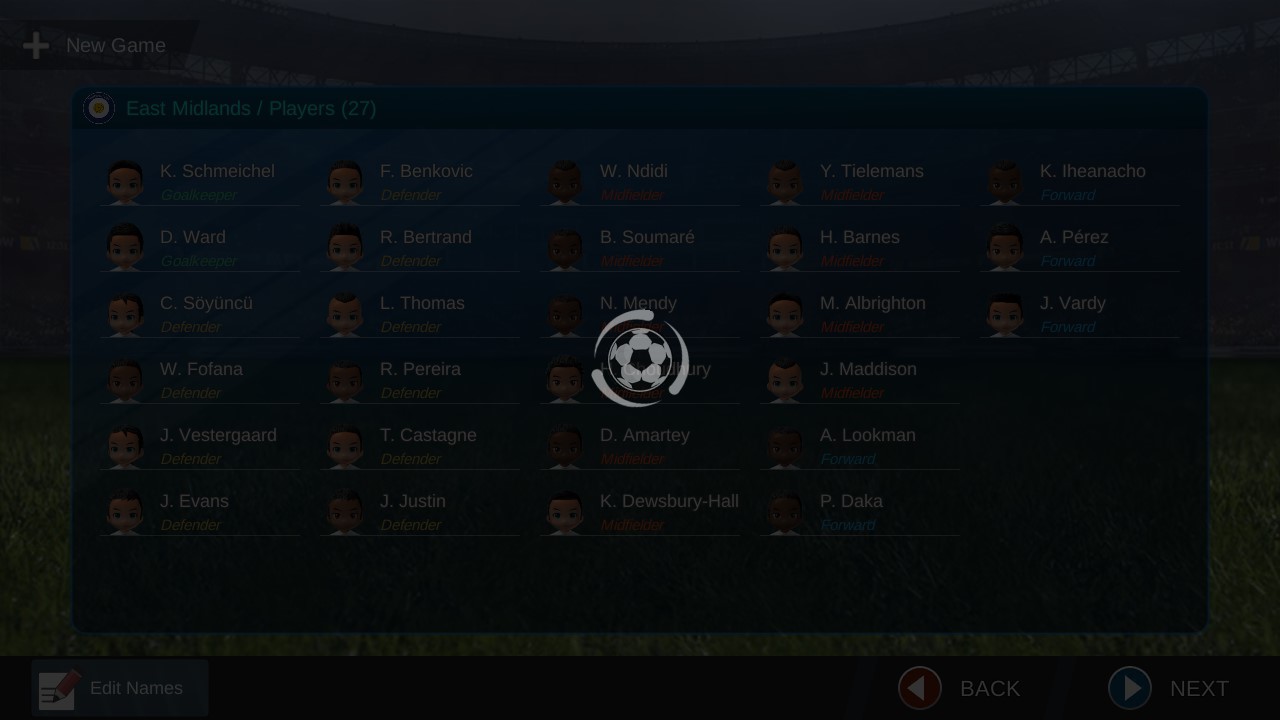Select defender T. Castagne
Image resolution: width=1280 pixels, height=720 pixels.
coord(420,446)
